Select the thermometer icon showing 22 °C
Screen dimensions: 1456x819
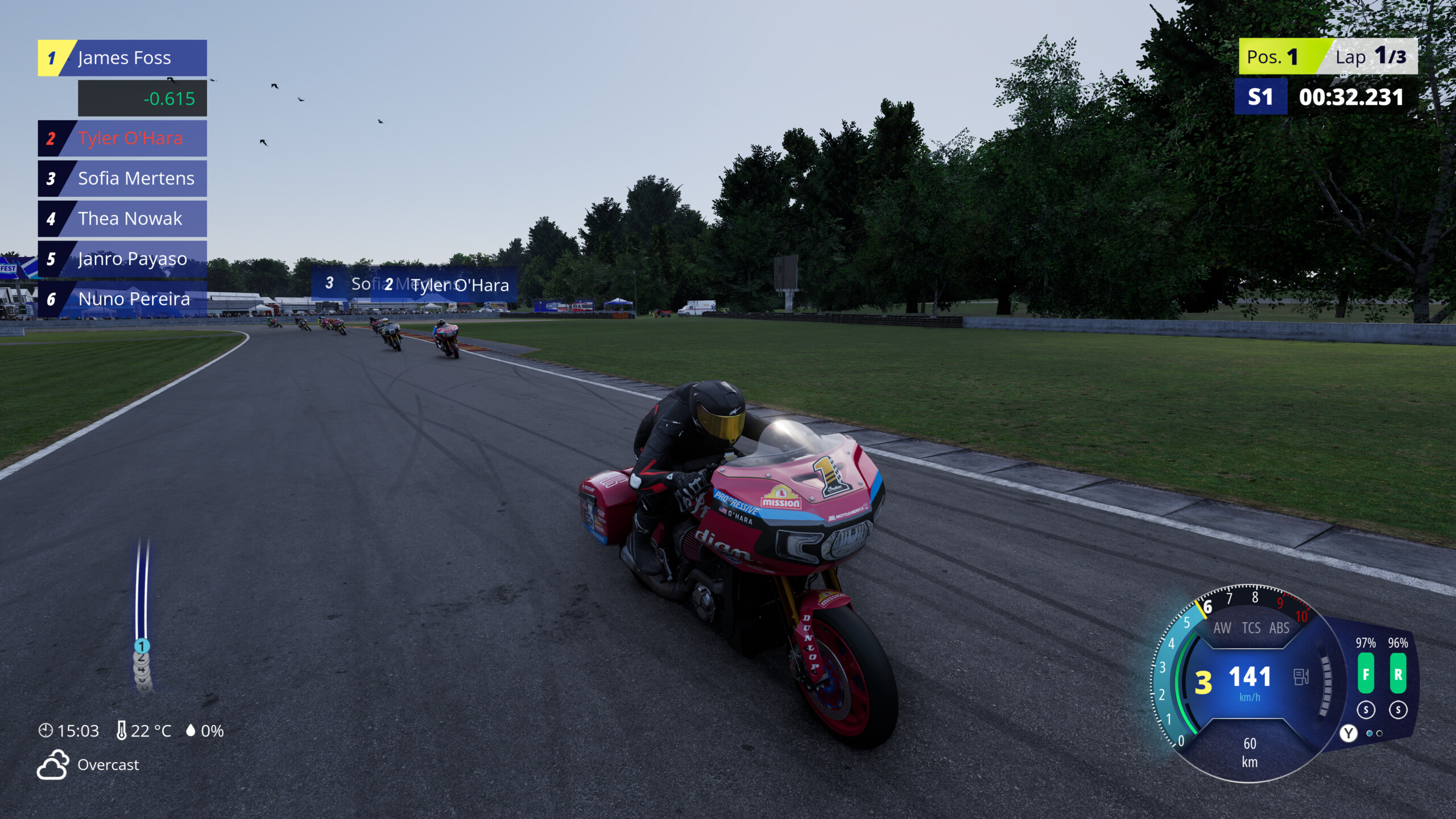pos(122,730)
